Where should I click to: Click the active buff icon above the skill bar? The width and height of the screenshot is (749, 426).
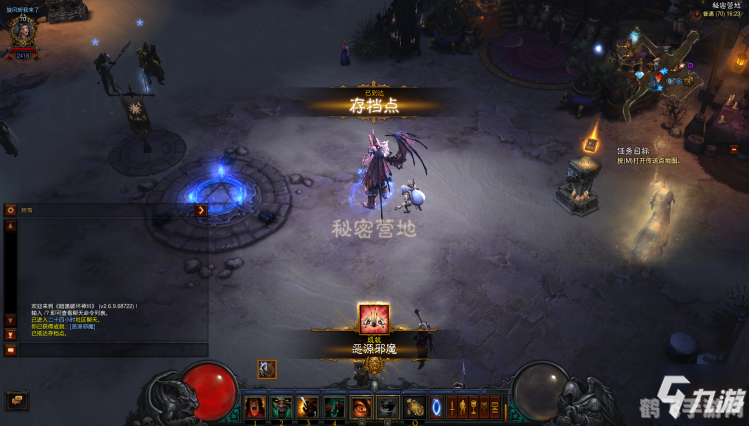267,369
